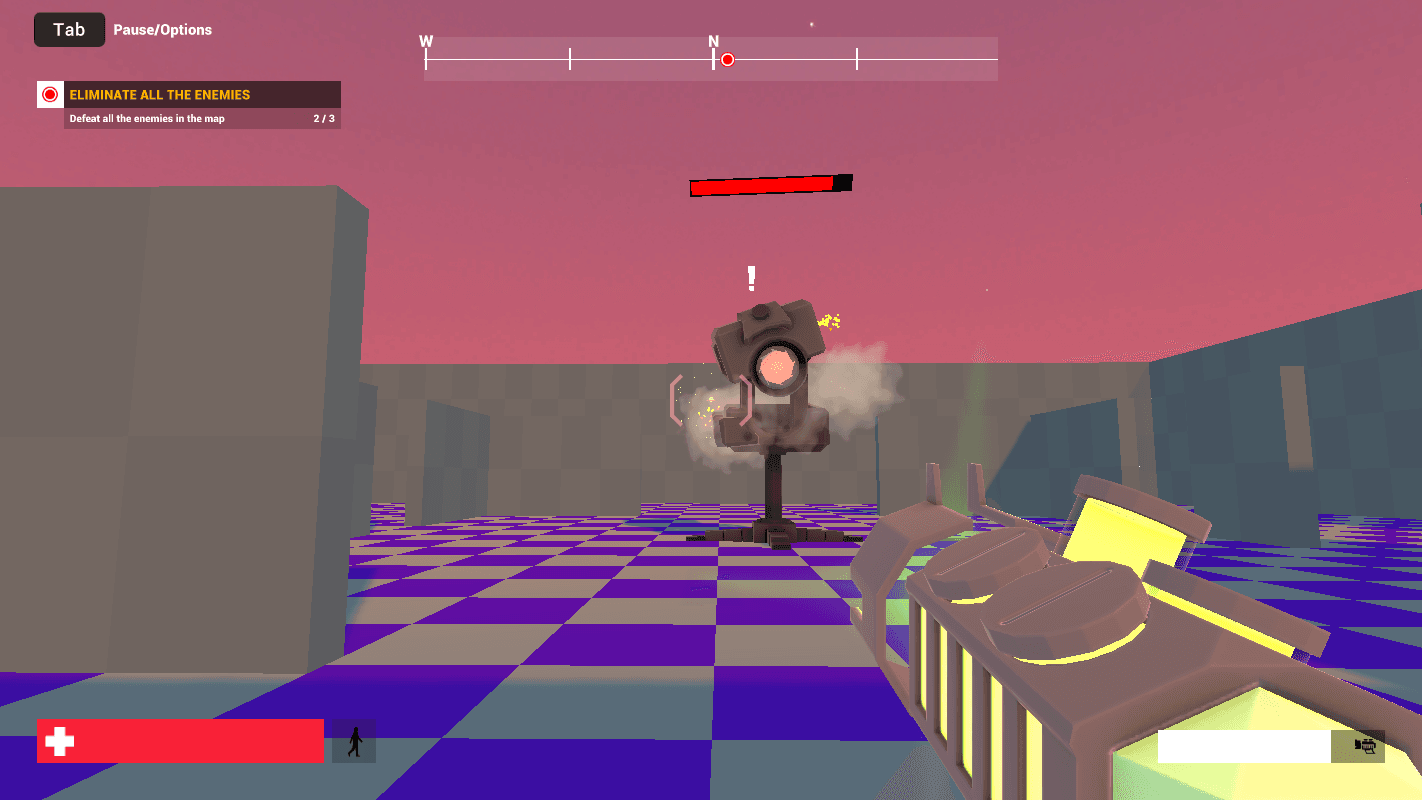Open the Pause/Options label
Viewport: 1422px width, 800px height.
(x=162, y=30)
